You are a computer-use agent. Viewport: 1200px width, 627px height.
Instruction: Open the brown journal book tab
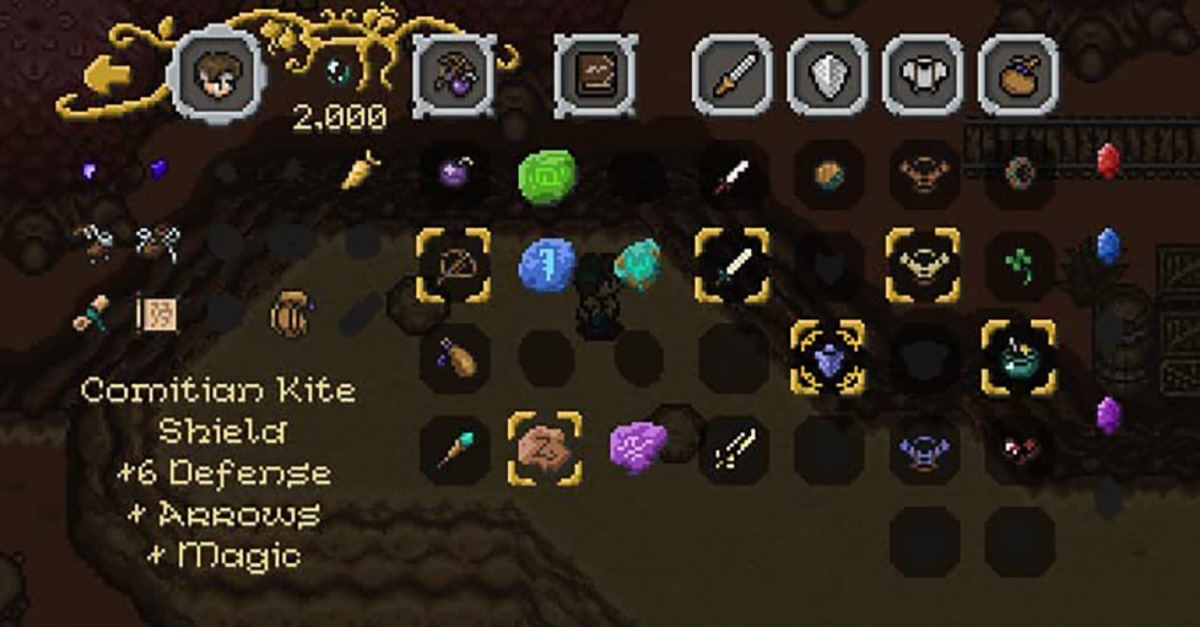pos(596,75)
